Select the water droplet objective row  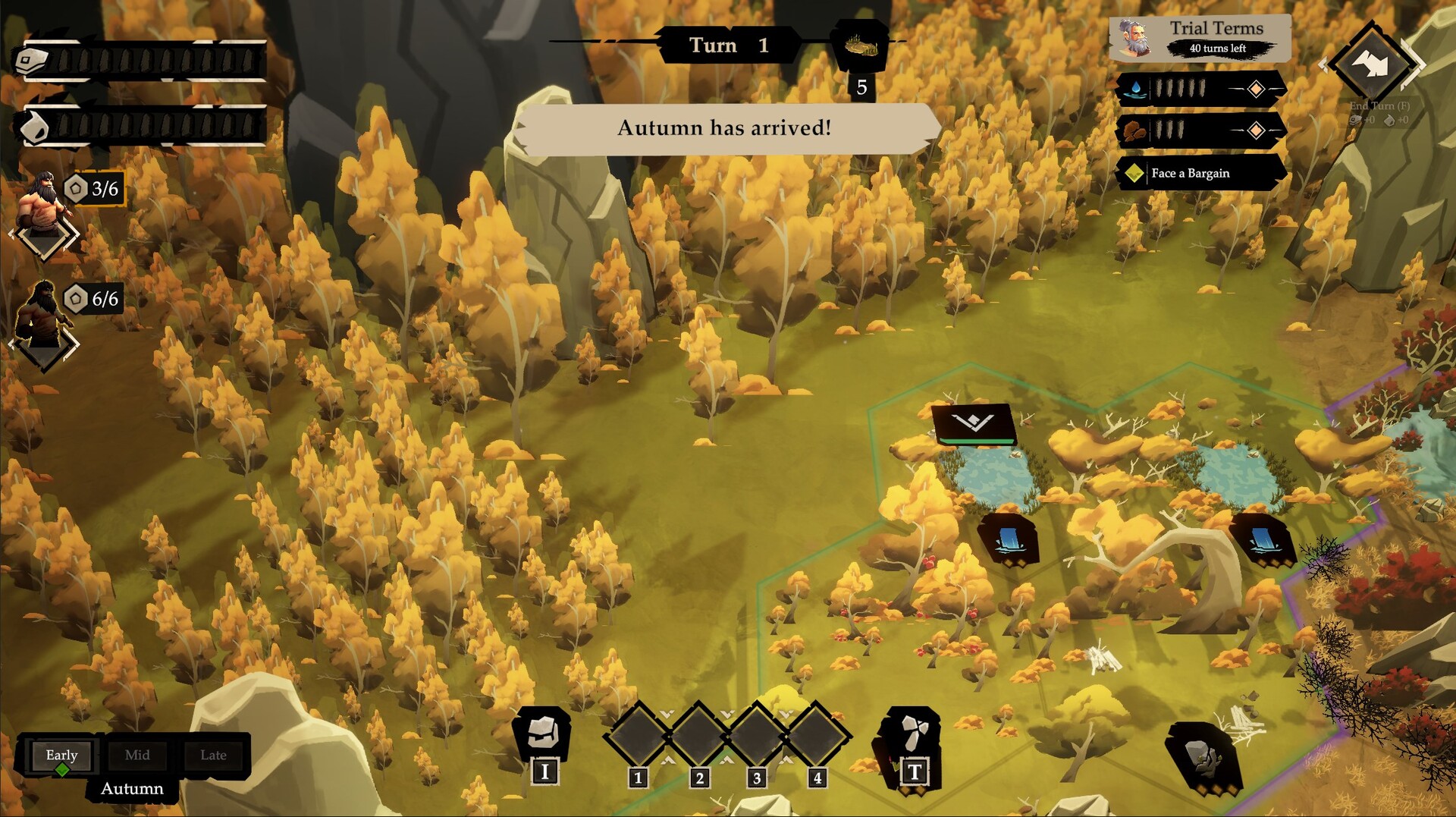pos(1200,89)
